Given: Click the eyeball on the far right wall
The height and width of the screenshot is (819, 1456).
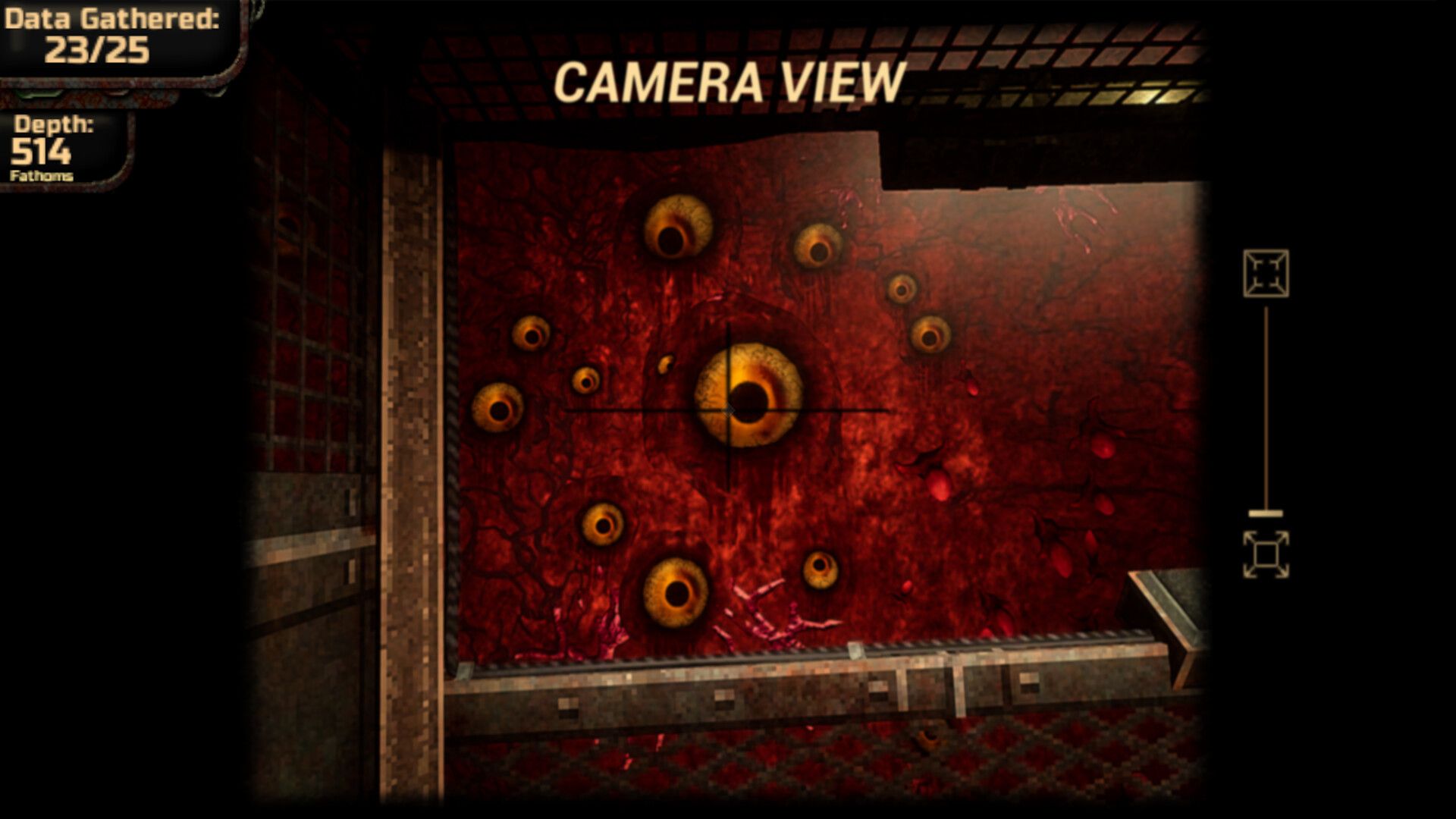Looking at the screenshot, I should point(932,334).
